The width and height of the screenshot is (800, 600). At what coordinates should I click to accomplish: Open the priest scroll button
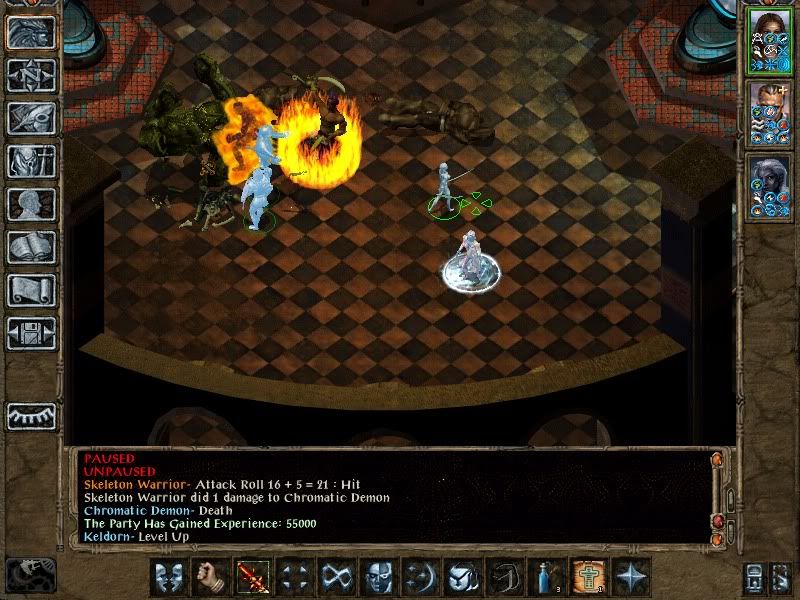(x=31, y=290)
